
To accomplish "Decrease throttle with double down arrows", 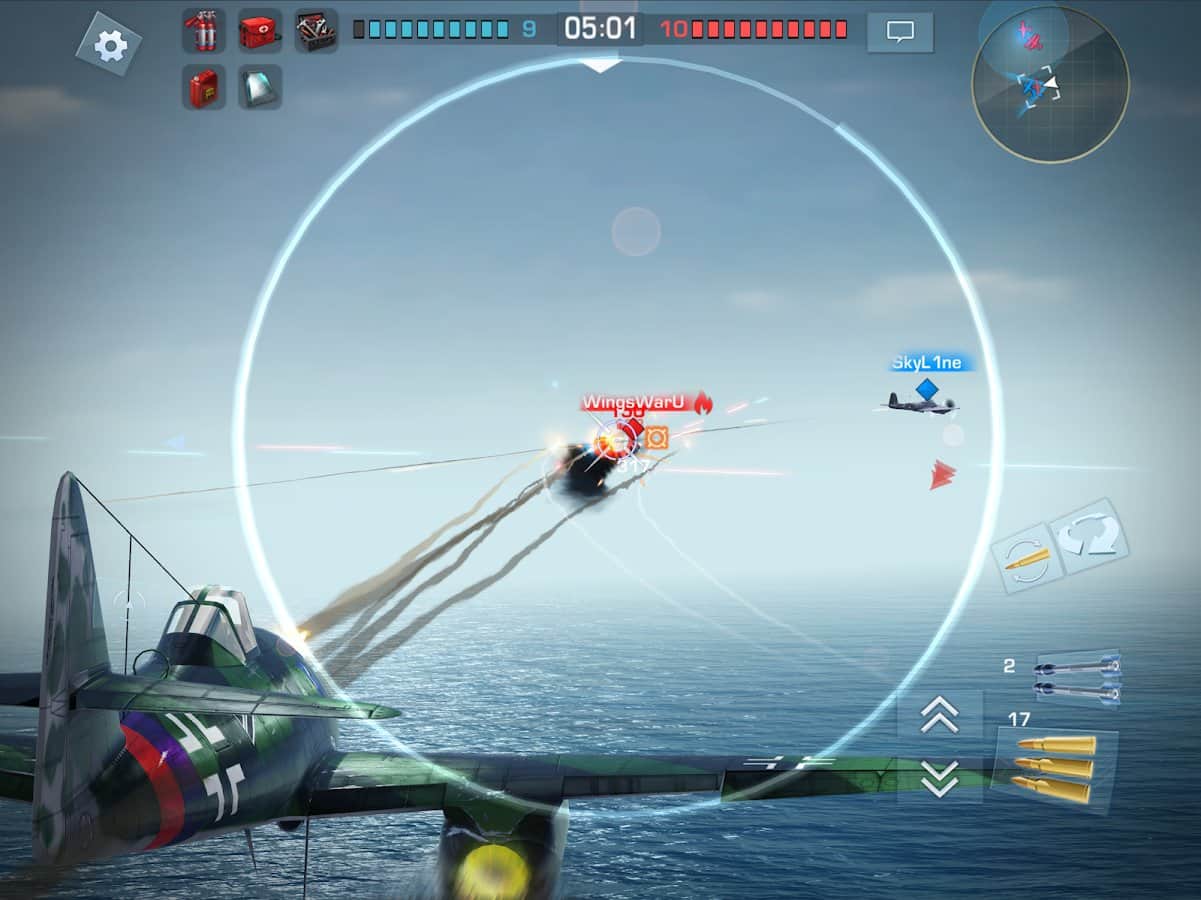I will 939,778.
